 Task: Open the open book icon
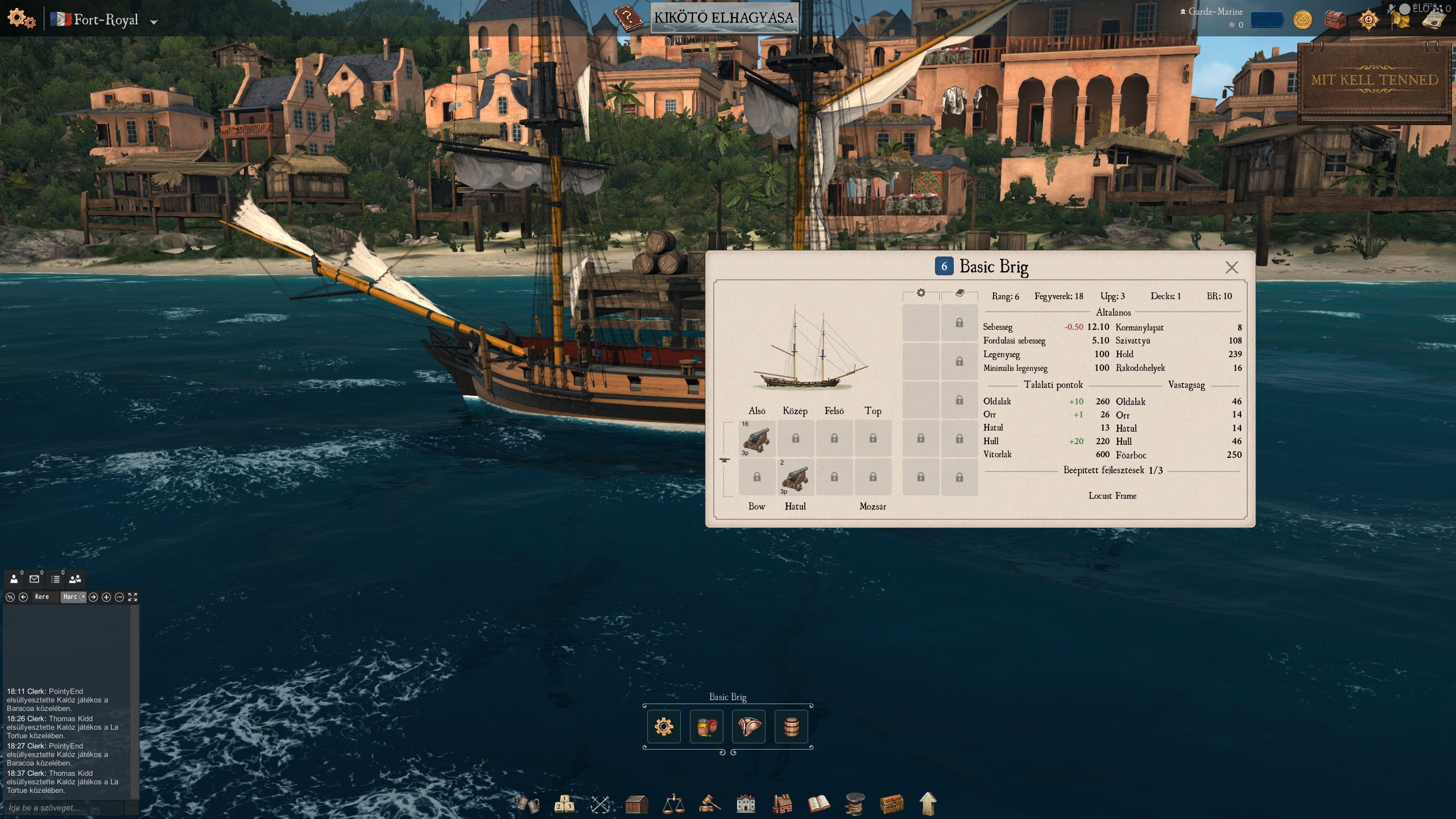(x=818, y=804)
